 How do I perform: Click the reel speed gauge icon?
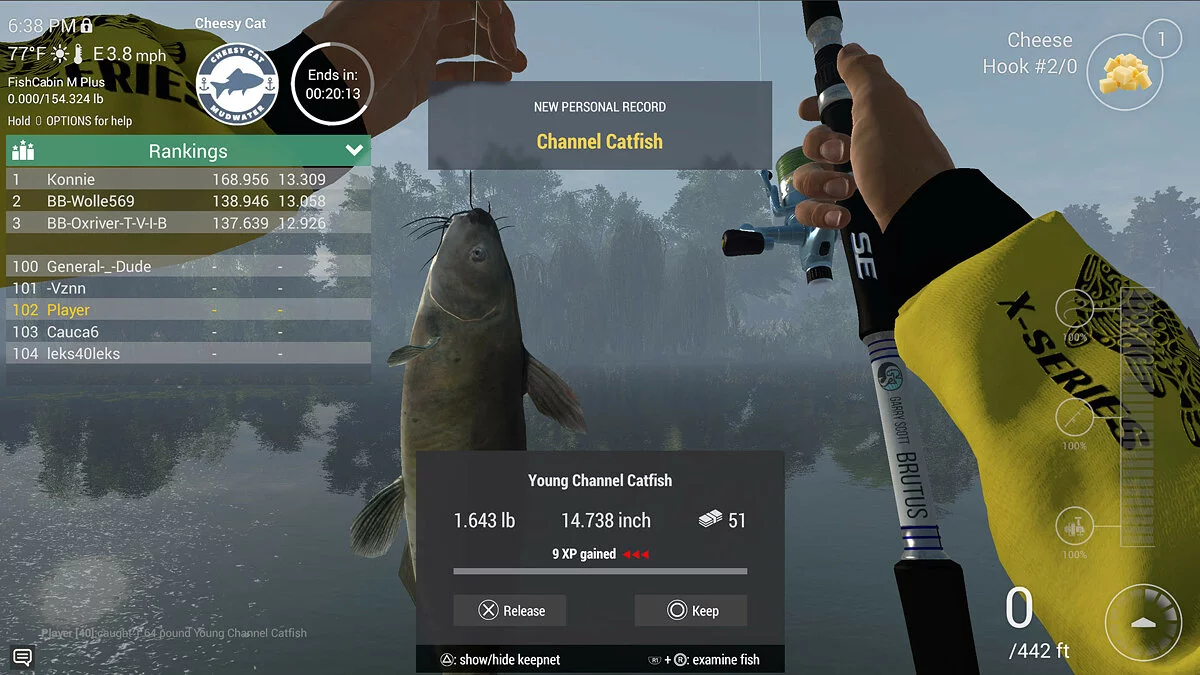click(1142, 622)
